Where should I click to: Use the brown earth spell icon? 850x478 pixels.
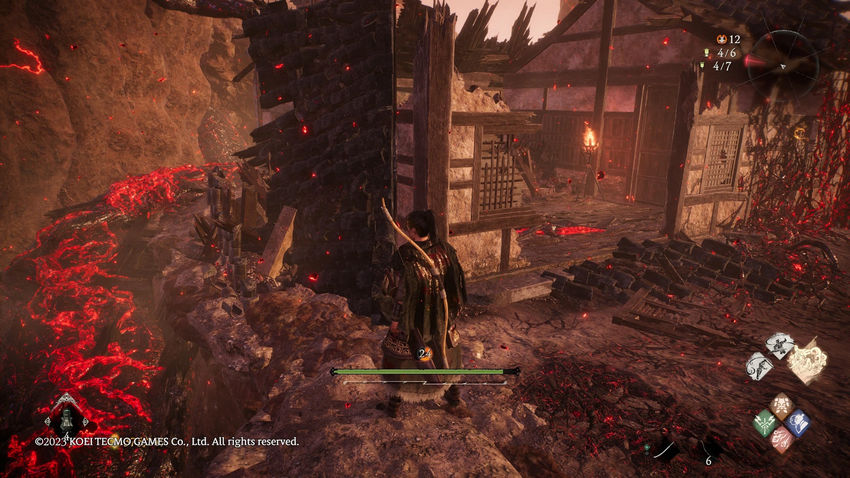[781, 406]
